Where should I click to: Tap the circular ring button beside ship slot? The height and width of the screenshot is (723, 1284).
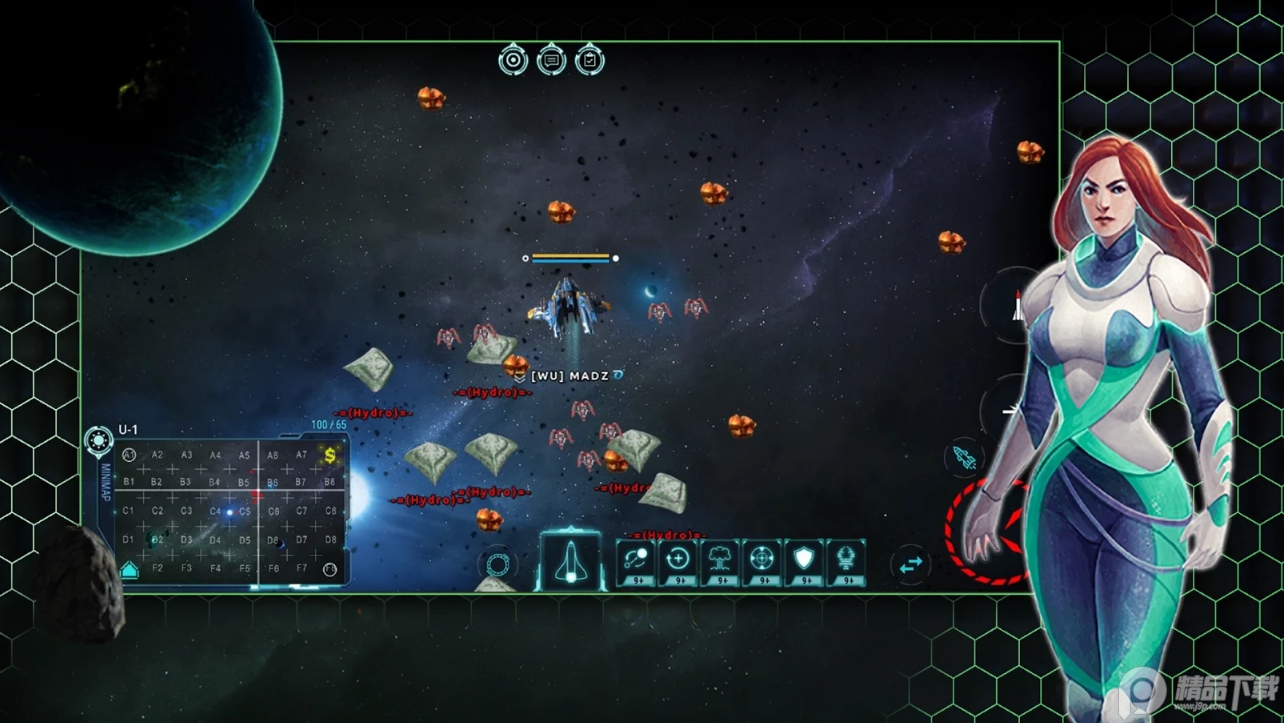(497, 565)
